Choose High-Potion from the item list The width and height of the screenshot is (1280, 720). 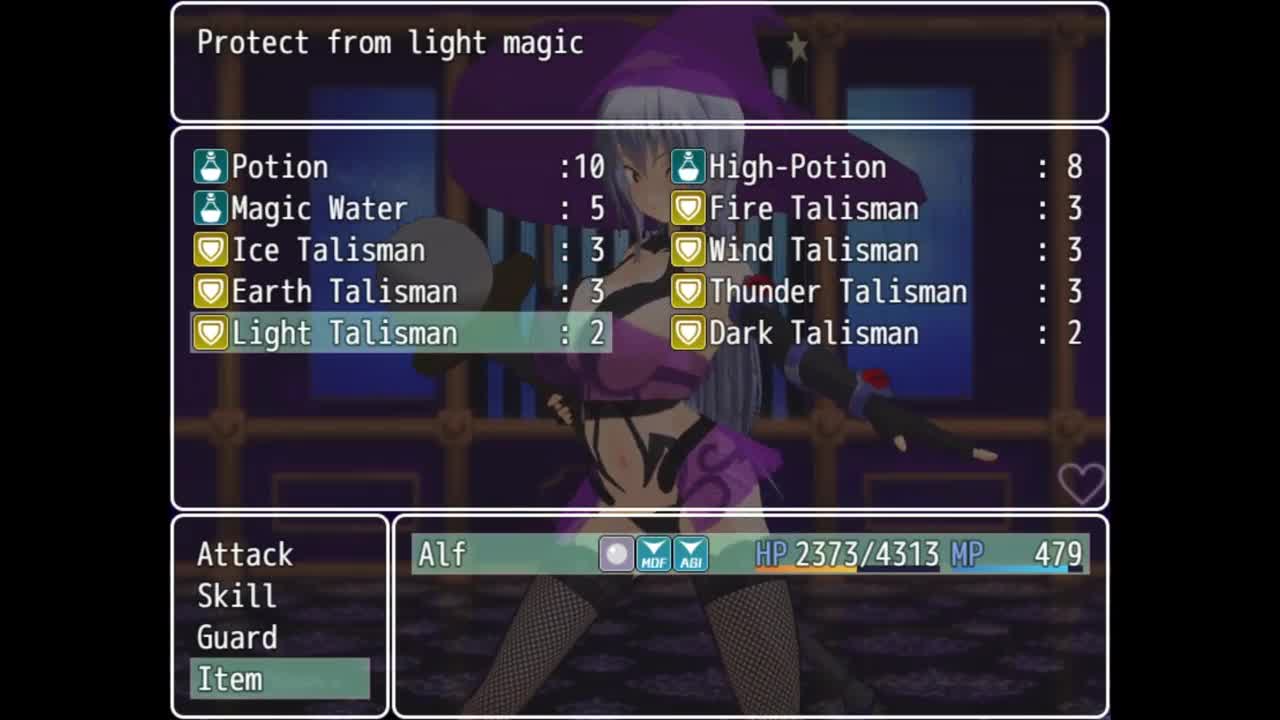(878, 167)
